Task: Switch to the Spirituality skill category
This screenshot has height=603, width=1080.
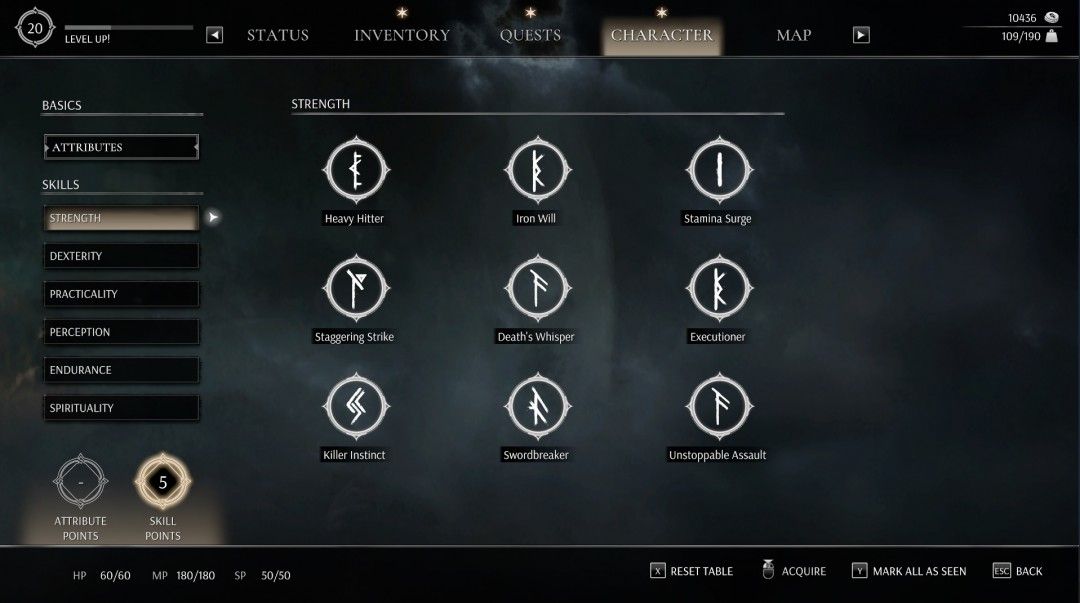Action: [x=121, y=408]
